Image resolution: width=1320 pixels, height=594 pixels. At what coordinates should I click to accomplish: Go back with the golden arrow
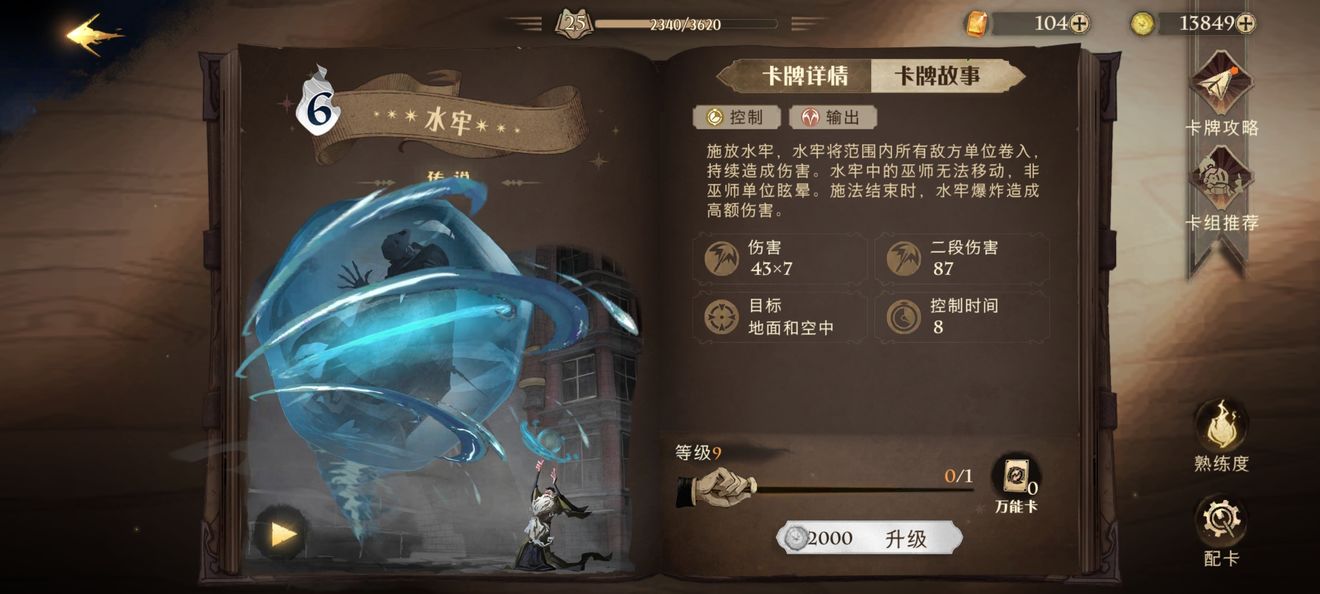click(95, 34)
